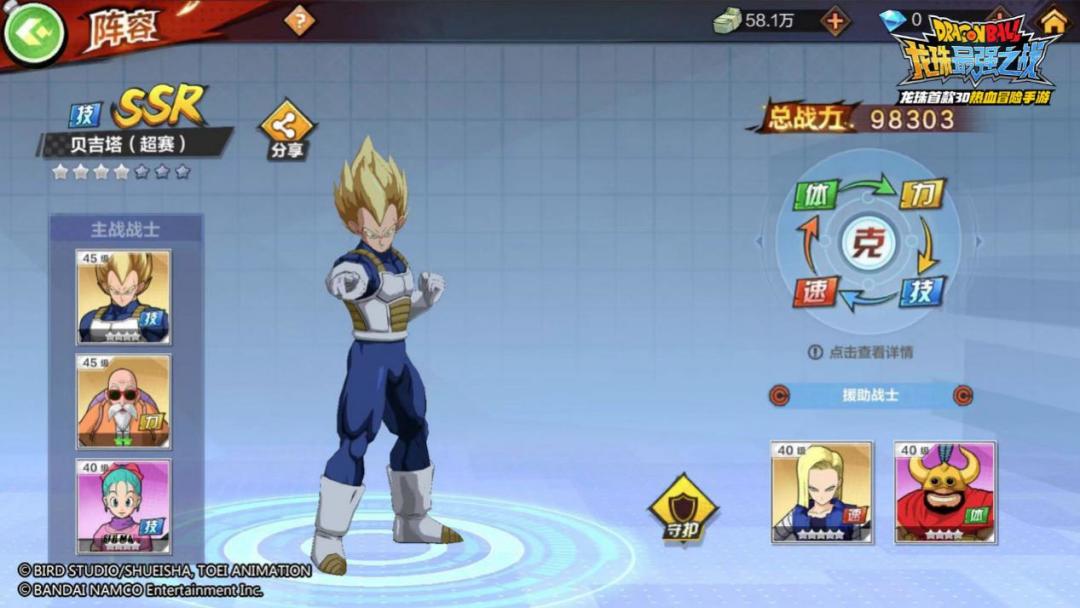Viewport: 1080px width, 608px height.
Task: Choose Bulma team portrait
Action: pos(124,505)
